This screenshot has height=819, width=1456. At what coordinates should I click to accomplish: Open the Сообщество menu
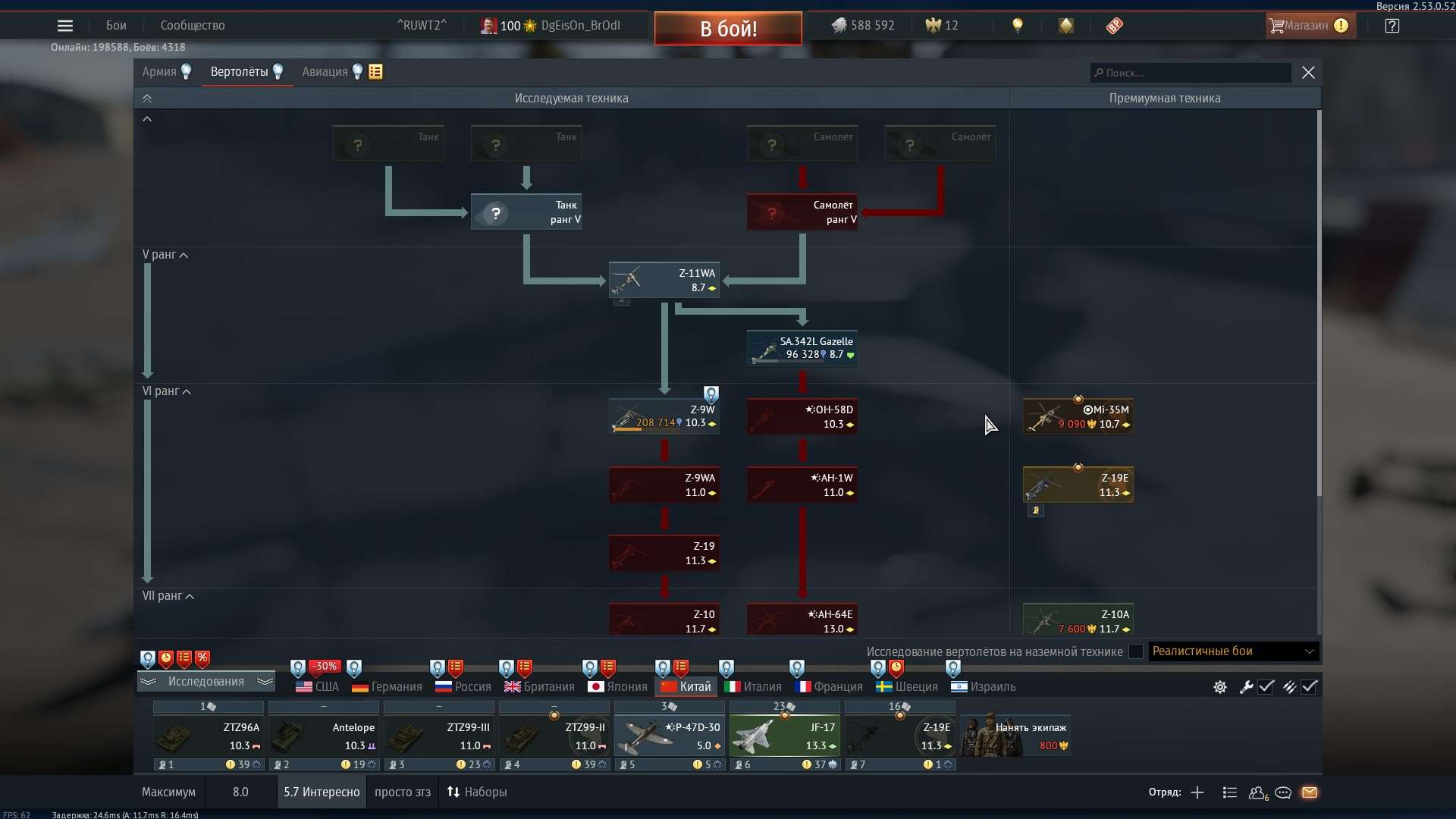[192, 25]
